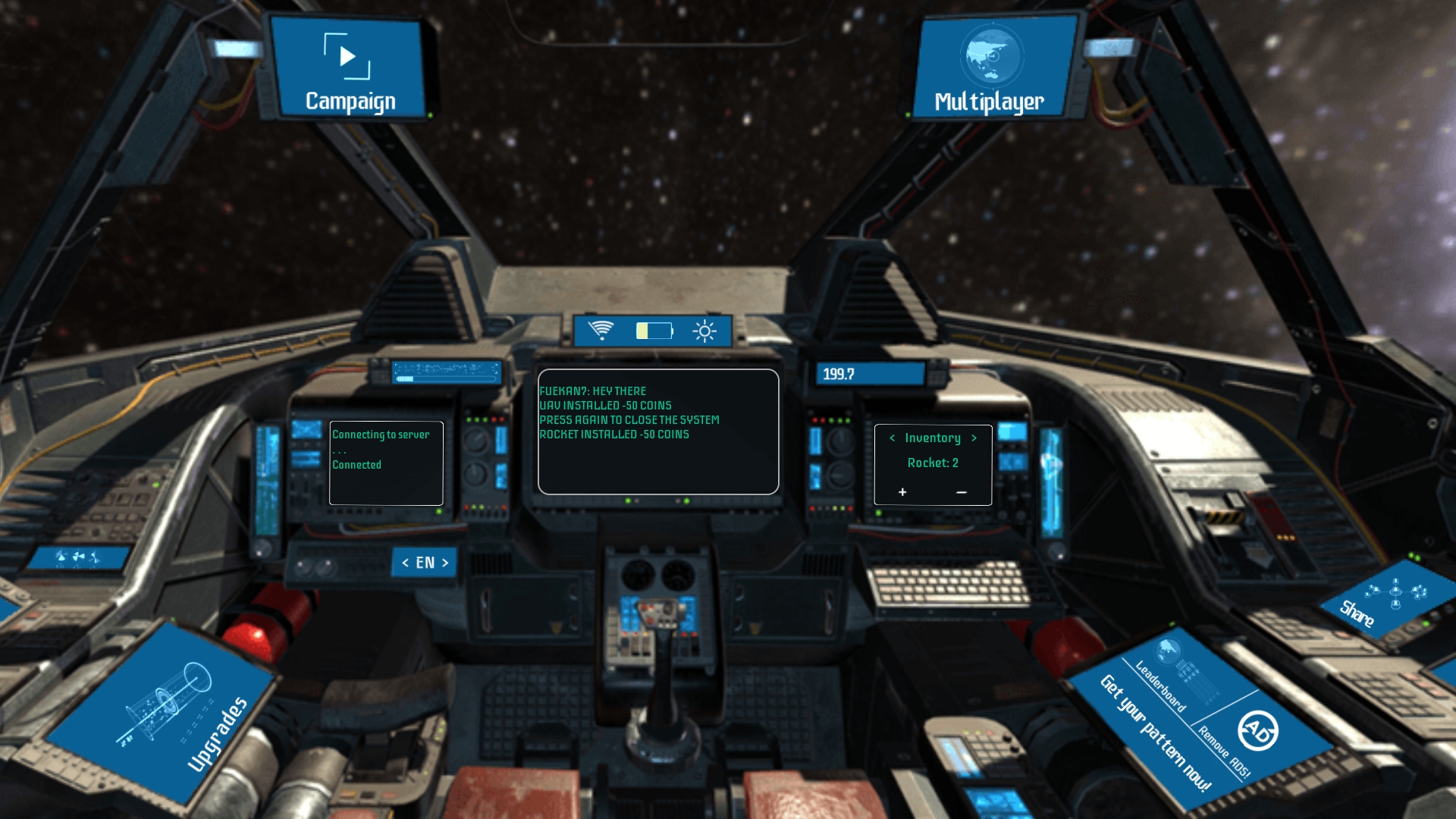Open the Multiplayer screen

[991, 70]
